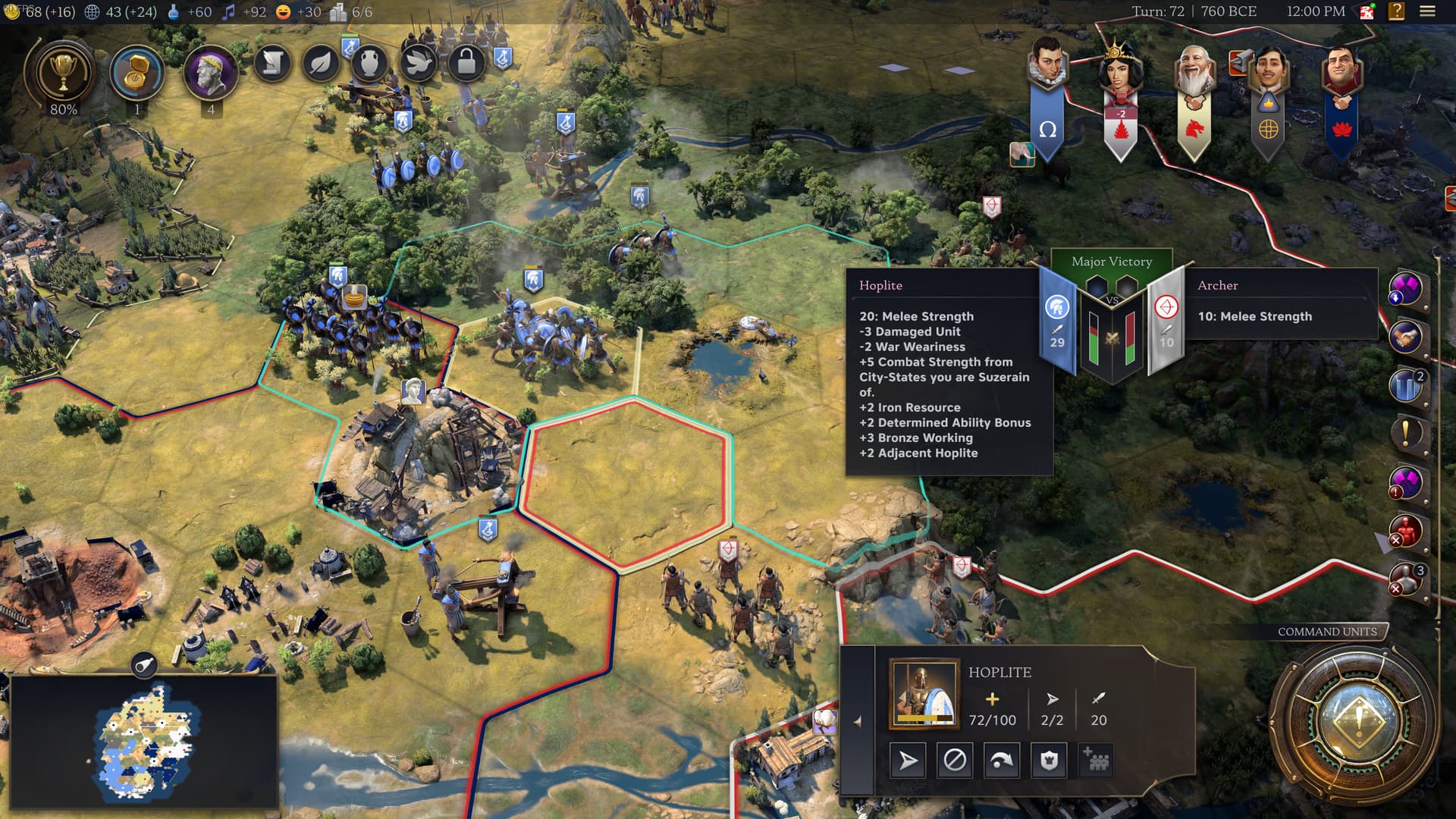
Task: Open the dove religion button
Action: pyautogui.click(x=418, y=63)
